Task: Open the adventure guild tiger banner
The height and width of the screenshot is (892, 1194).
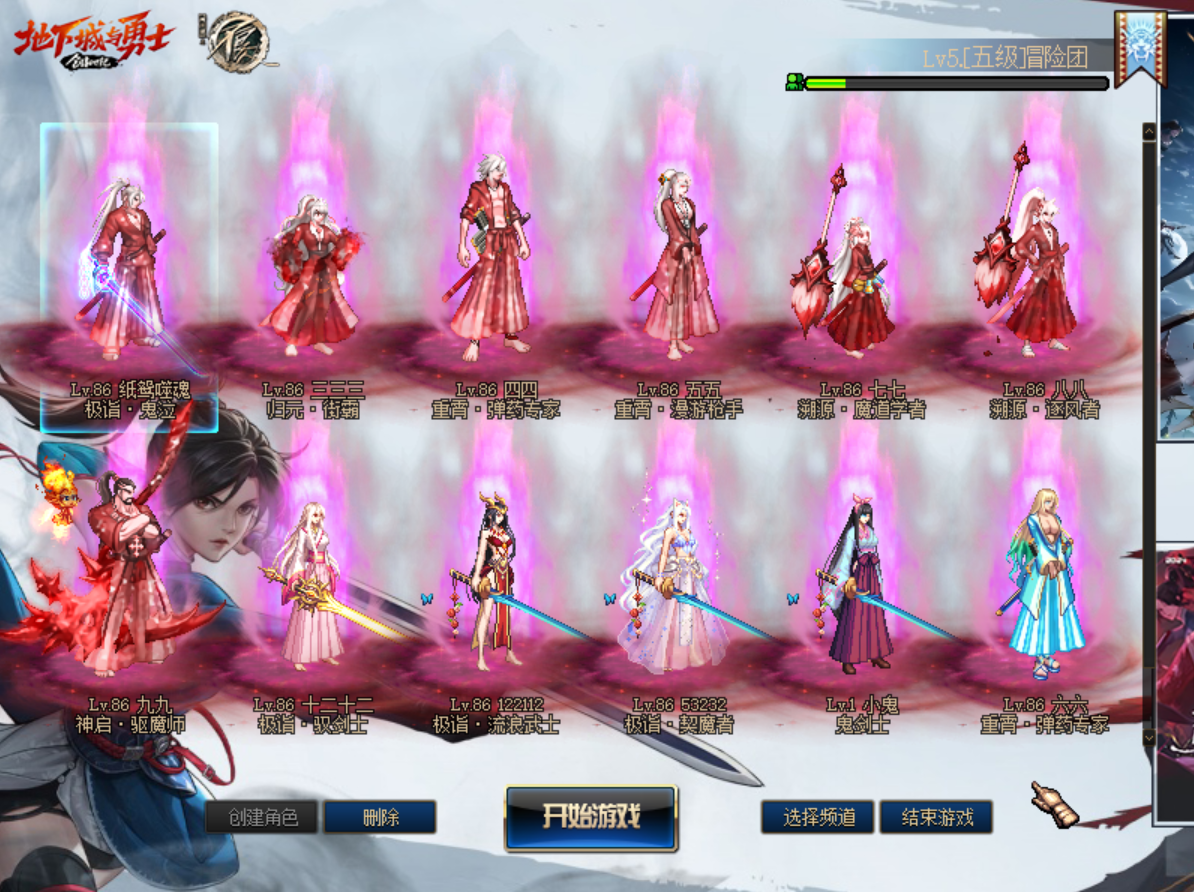Action: (1140, 48)
